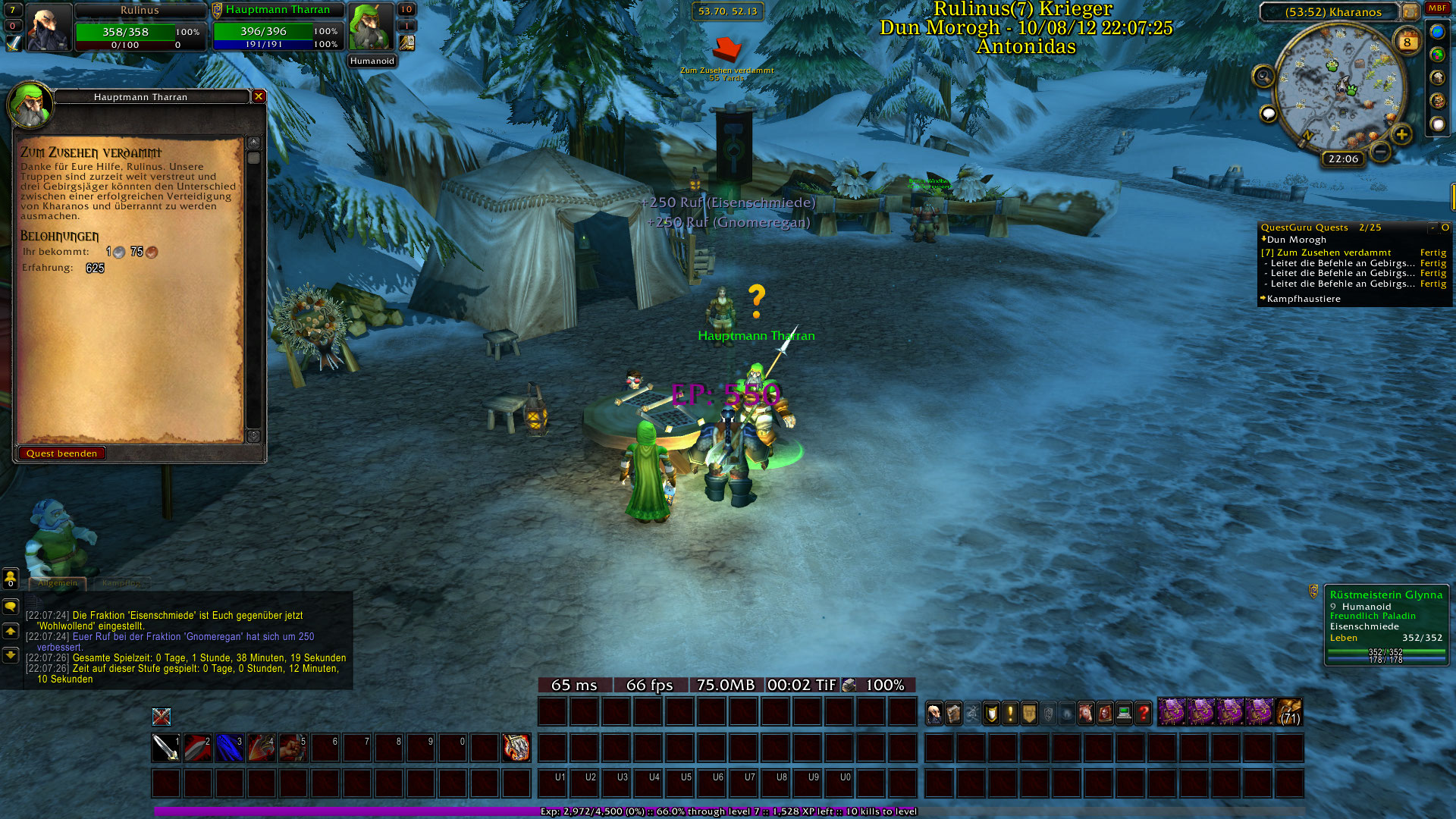1456x819 pixels.
Task: Close the Hauptmann Tharran quest window
Action: click(x=259, y=96)
